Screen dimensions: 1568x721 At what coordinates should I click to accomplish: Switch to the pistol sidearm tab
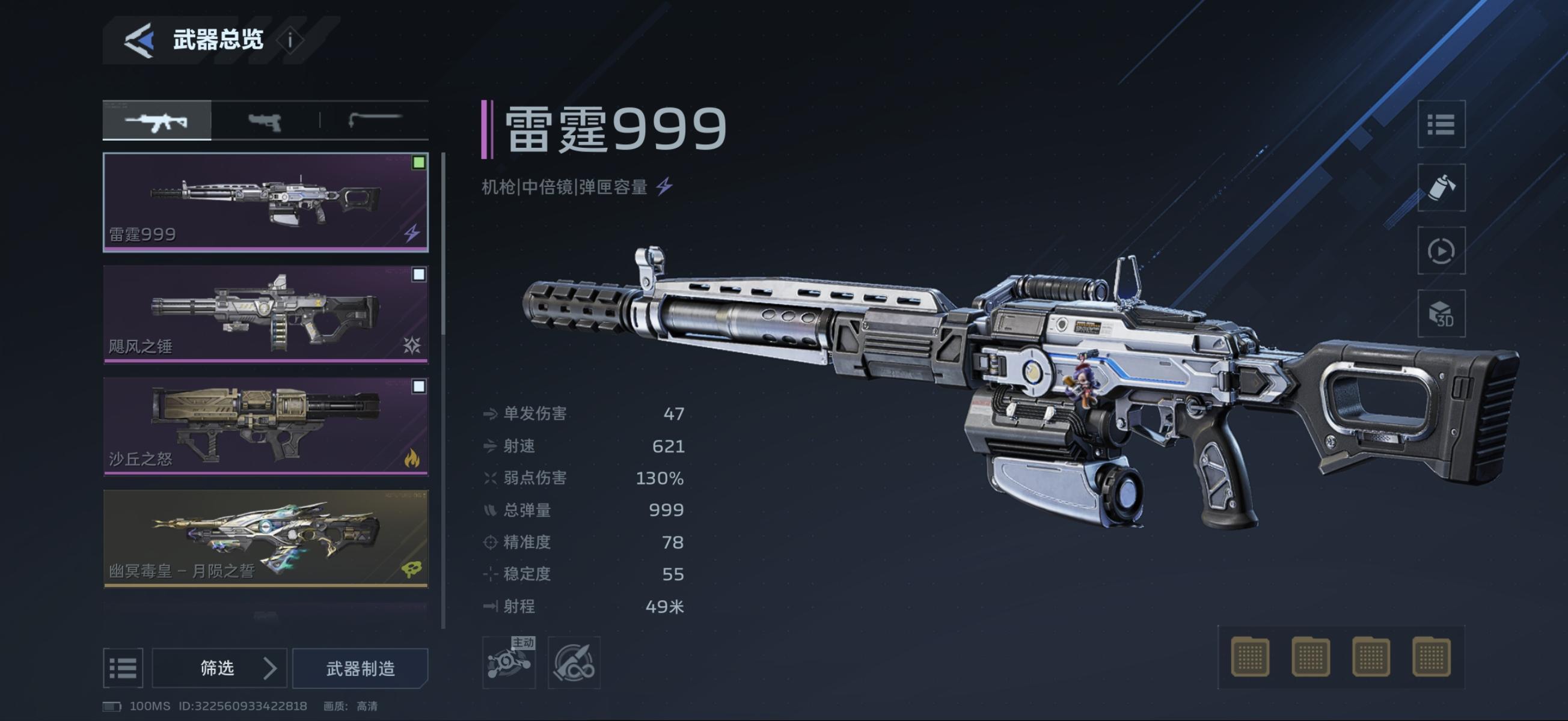(x=265, y=121)
